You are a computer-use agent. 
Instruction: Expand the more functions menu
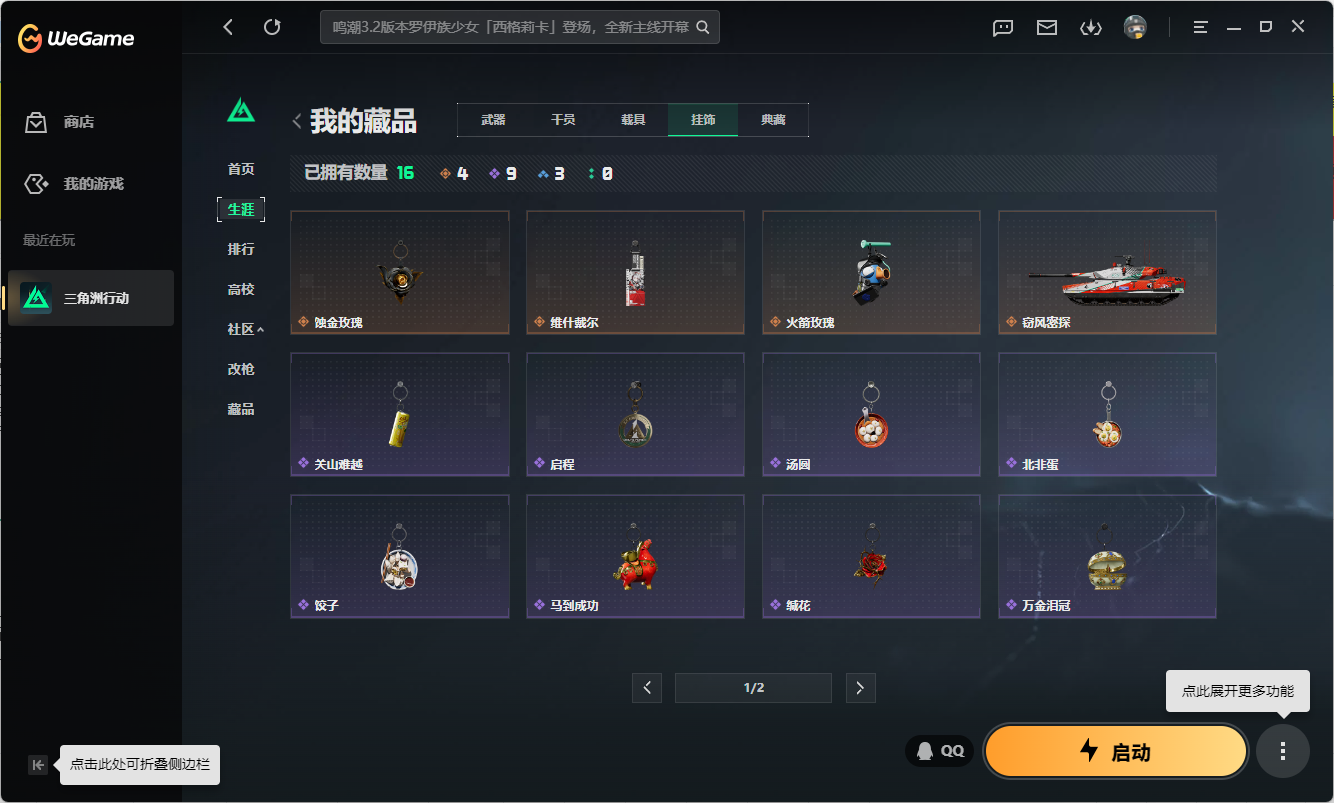(1283, 751)
